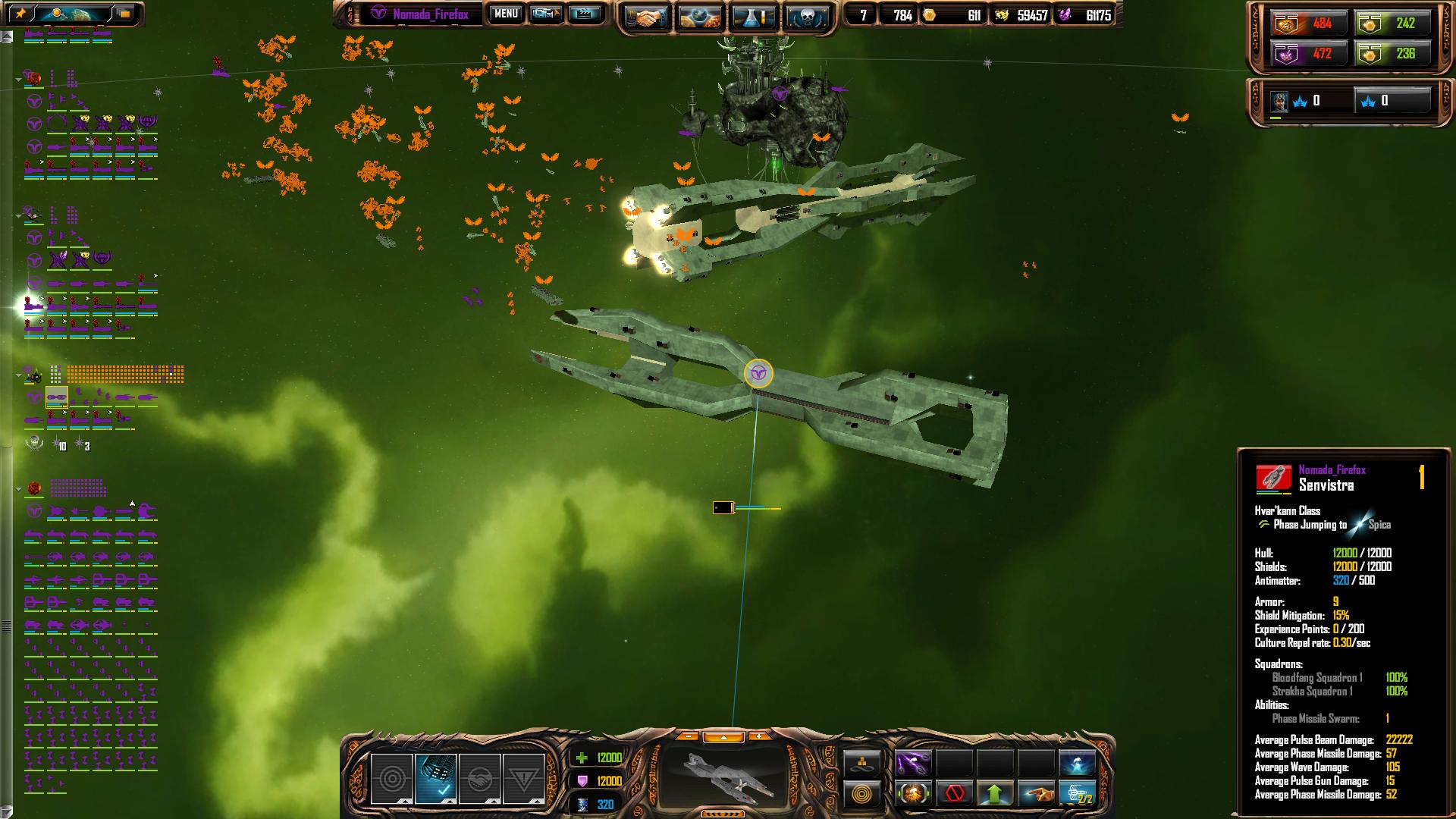1456x819 pixels.
Task: Activate the Phase Missile Swarm ability
Action: click(913, 763)
